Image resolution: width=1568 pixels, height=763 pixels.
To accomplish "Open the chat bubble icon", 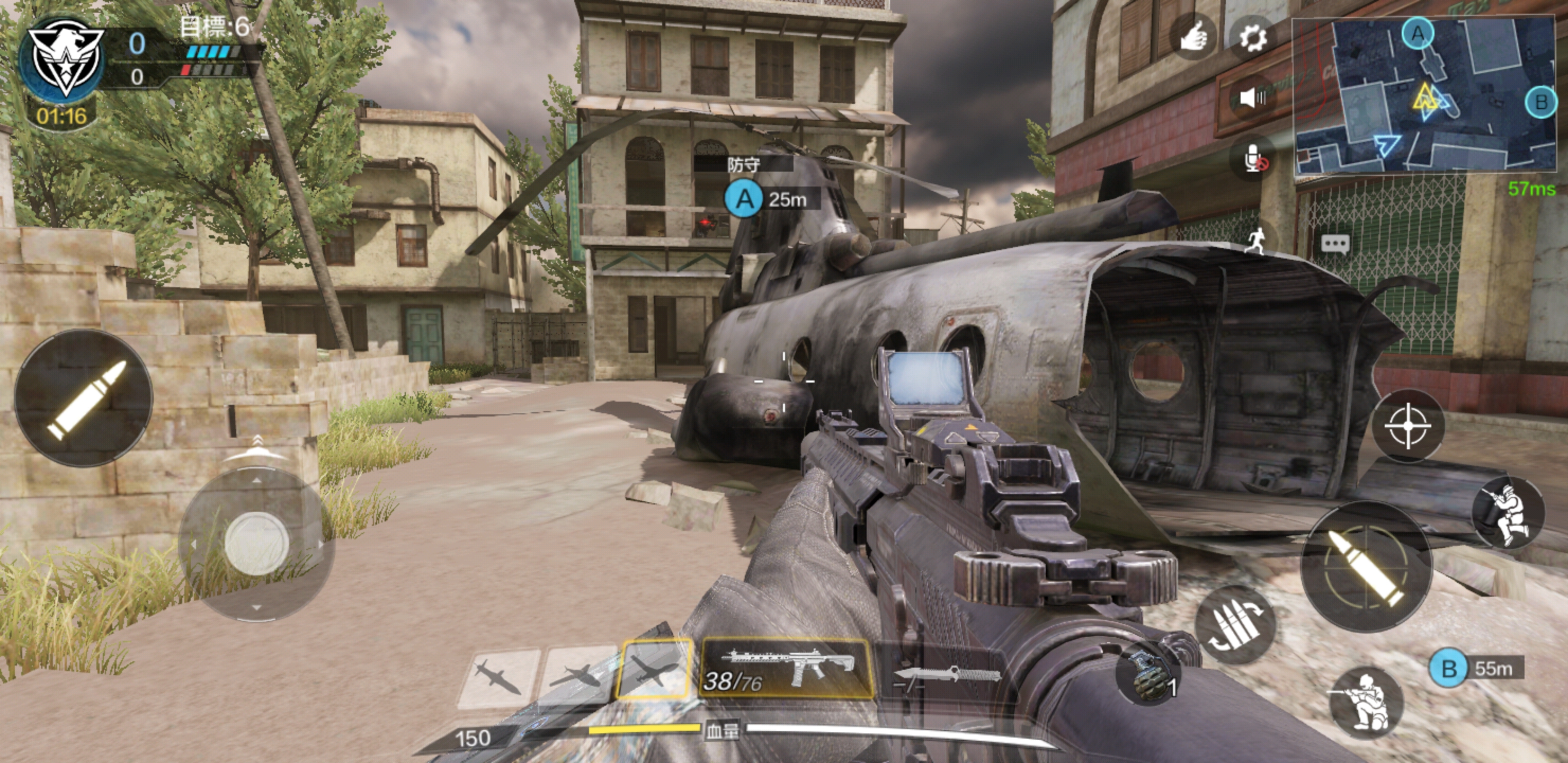I will 1335,244.
